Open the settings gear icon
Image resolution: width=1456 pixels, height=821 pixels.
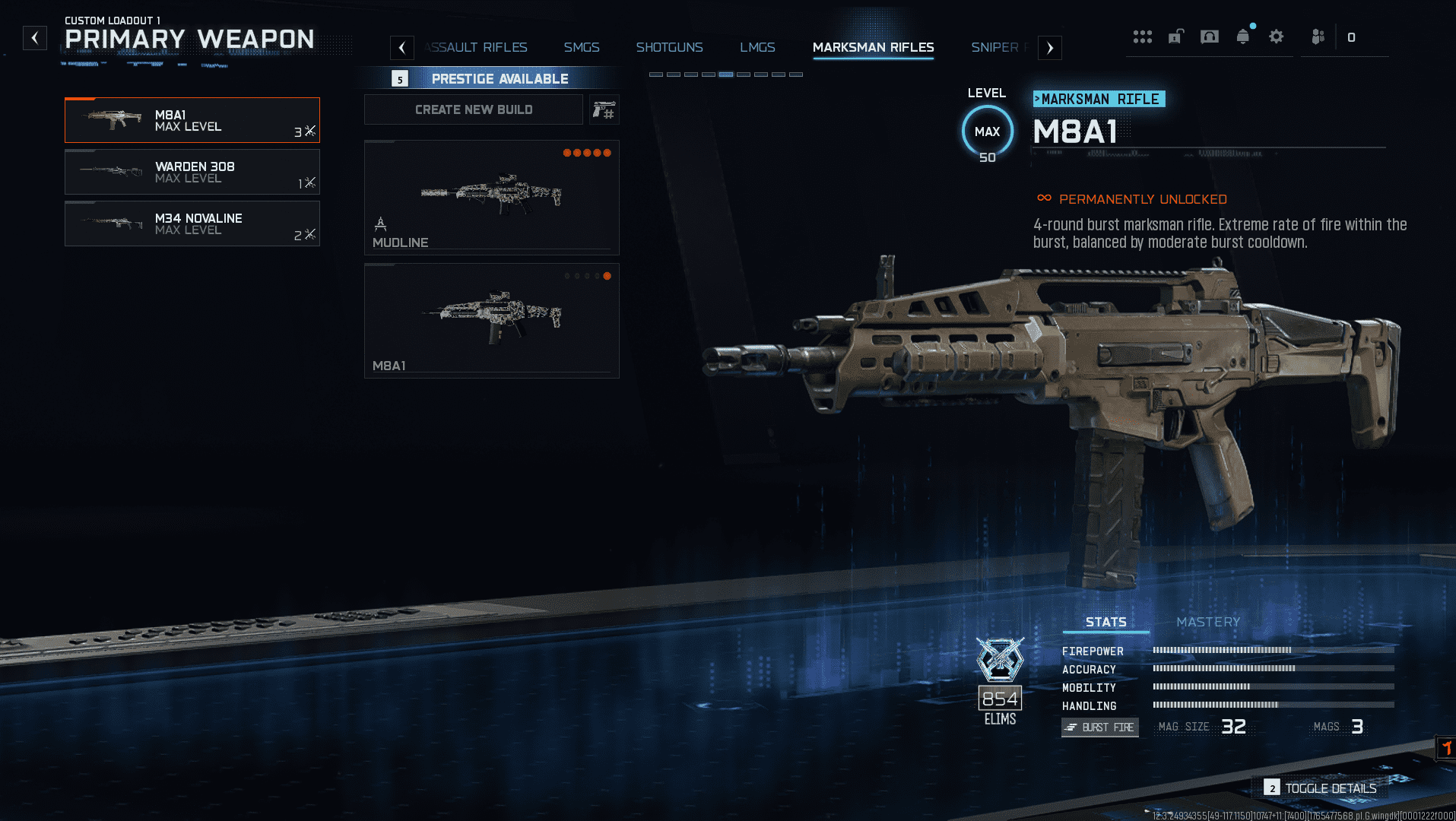pyautogui.click(x=1277, y=36)
